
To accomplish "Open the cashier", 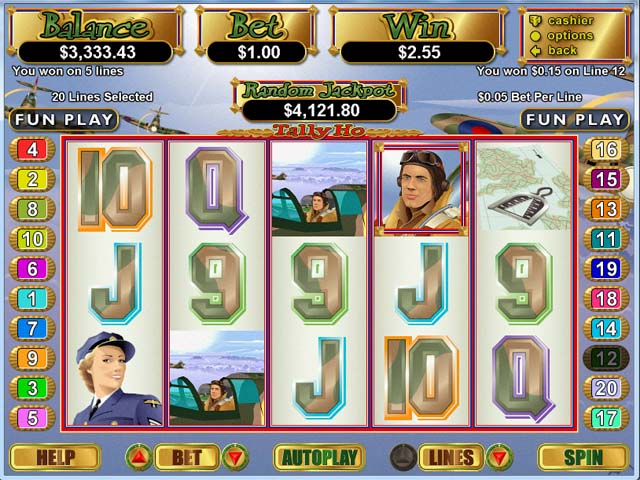I will coord(570,21).
